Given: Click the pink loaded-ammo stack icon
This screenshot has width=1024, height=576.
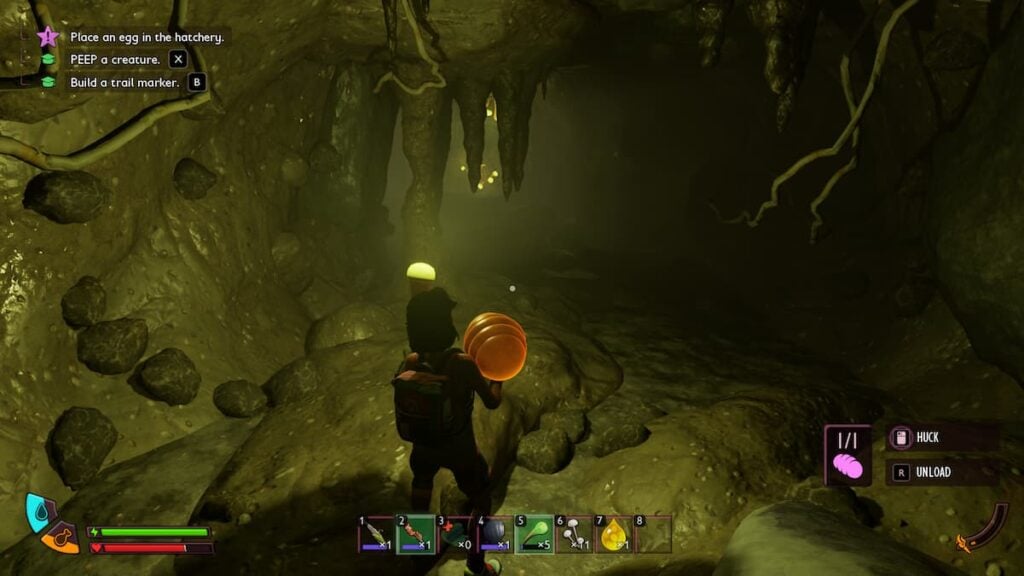Looking at the screenshot, I should point(846,466).
